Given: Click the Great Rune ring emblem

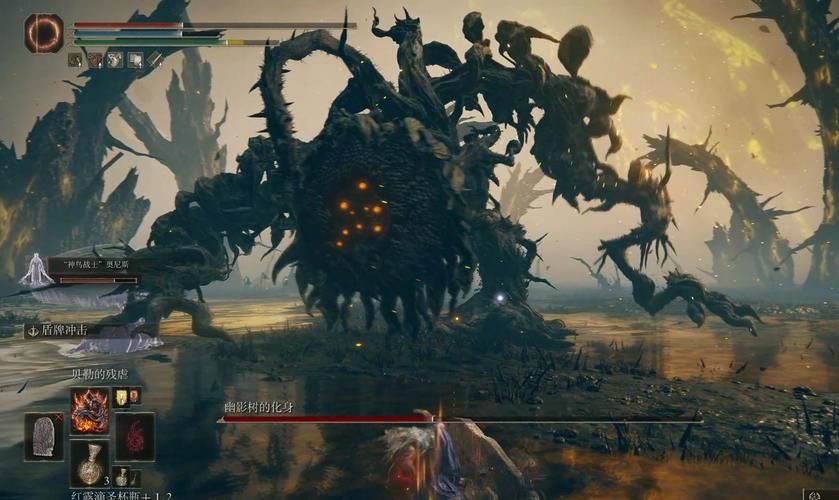Looking at the screenshot, I should [x=44, y=33].
